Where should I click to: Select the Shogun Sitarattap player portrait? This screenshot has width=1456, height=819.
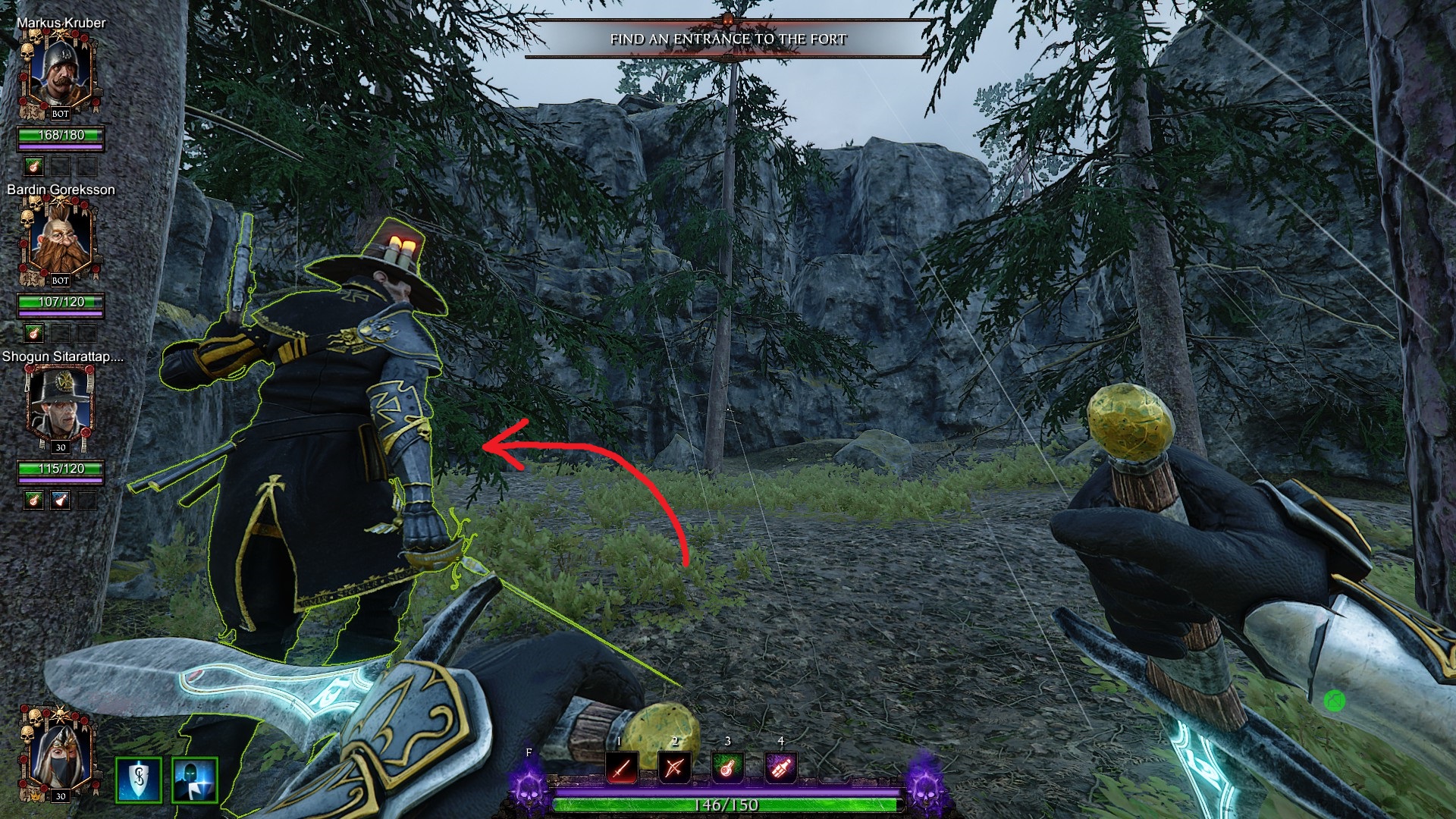[60, 407]
